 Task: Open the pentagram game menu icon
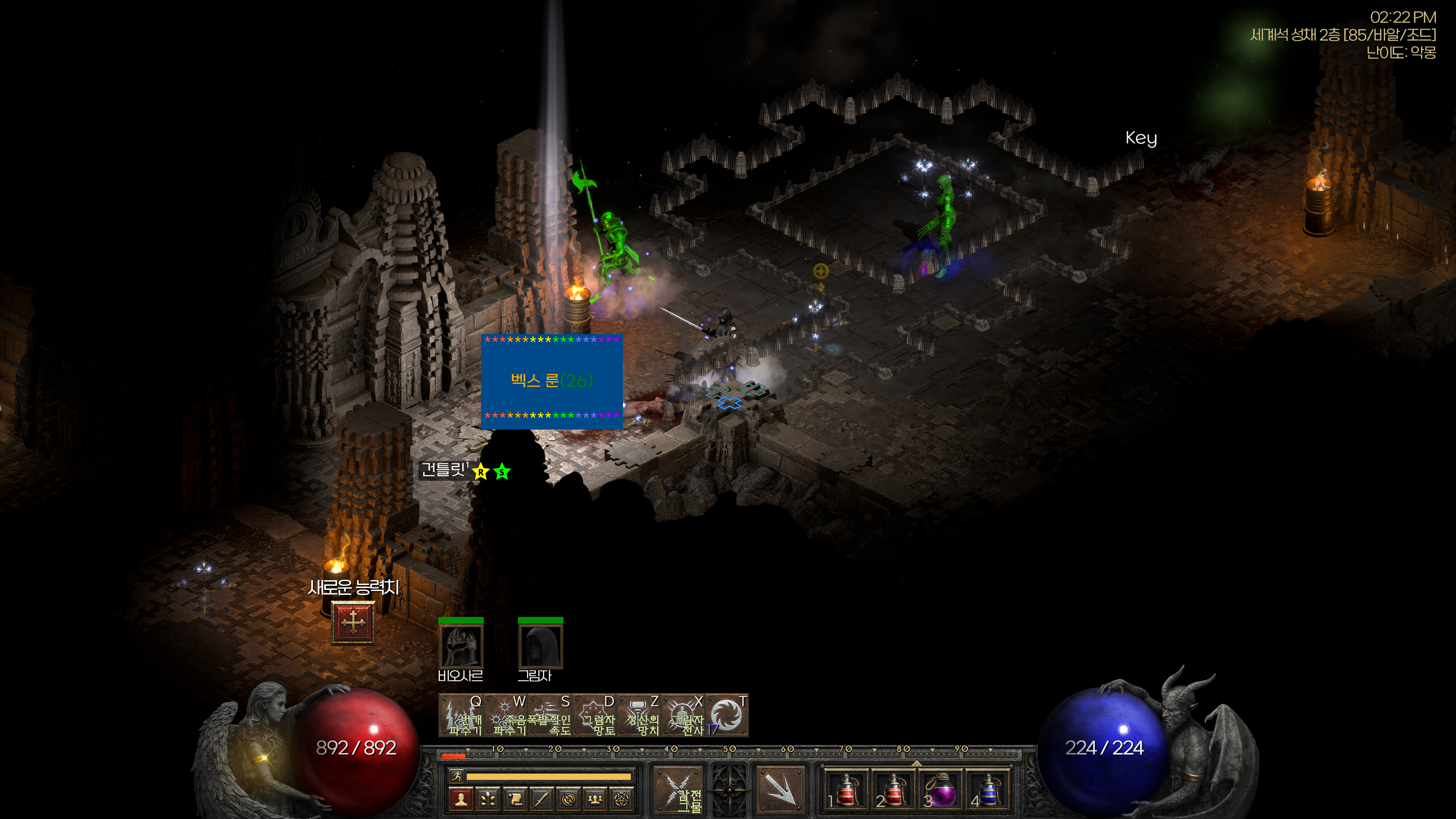click(622, 799)
